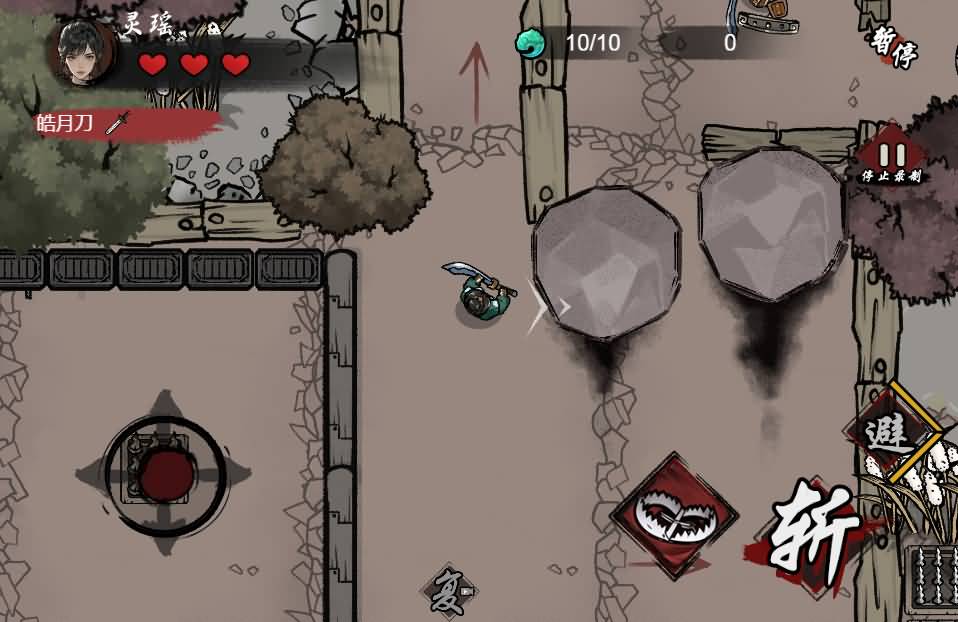Screen dimensions: 958x622
Task: Select the 夏 diamond icon
Action: click(x=447, y=592)
